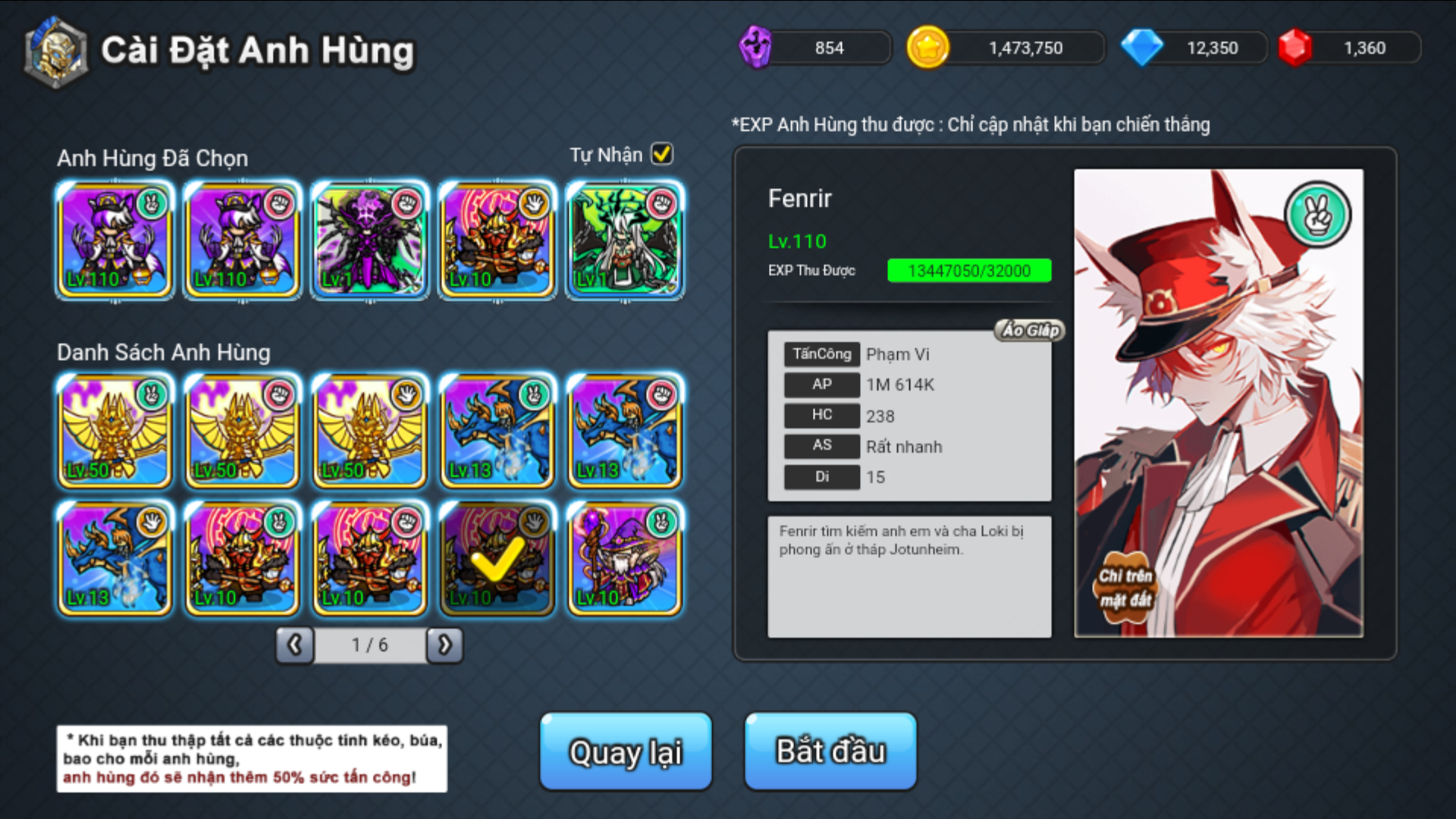Screen dimensions: 1456x819
Task: Click the gold star coin currency icon
Action: pyautogui.click(x=929, y=47)
